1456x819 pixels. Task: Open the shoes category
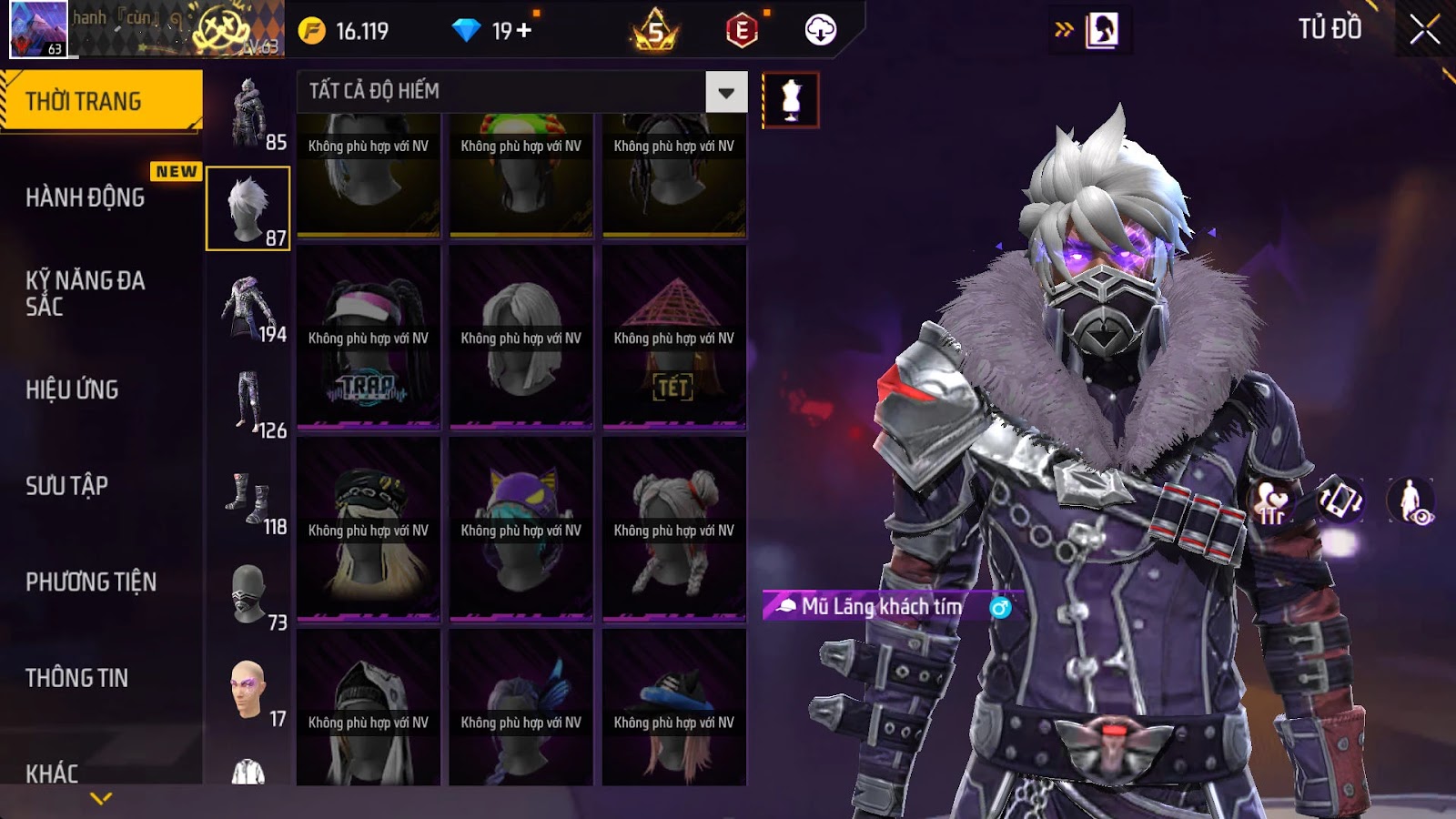[x=248, y=499]
